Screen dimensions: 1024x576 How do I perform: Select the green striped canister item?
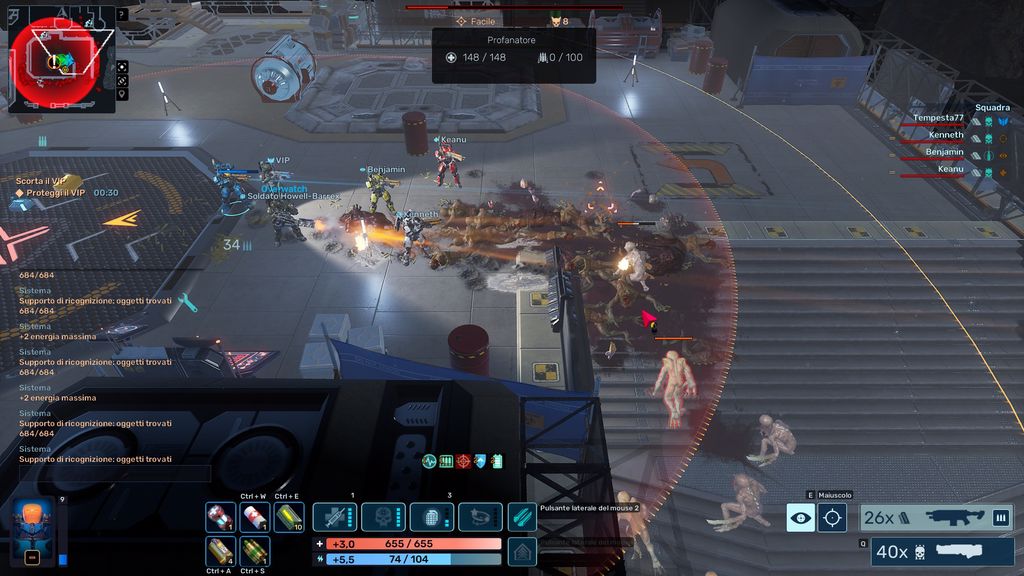pos(254,551)
